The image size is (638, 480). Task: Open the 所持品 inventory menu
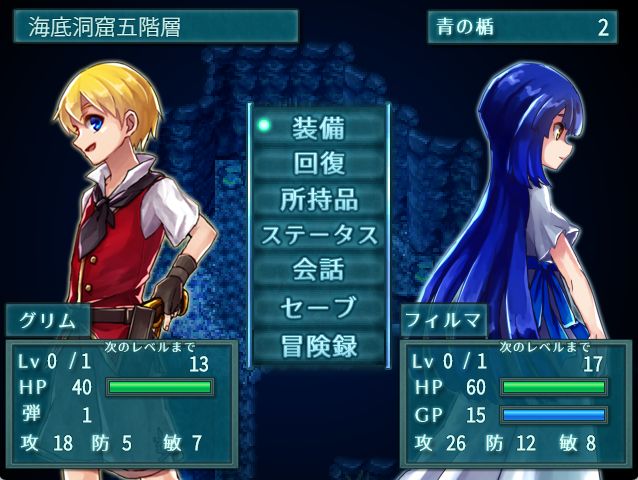[x=318, y=199]
